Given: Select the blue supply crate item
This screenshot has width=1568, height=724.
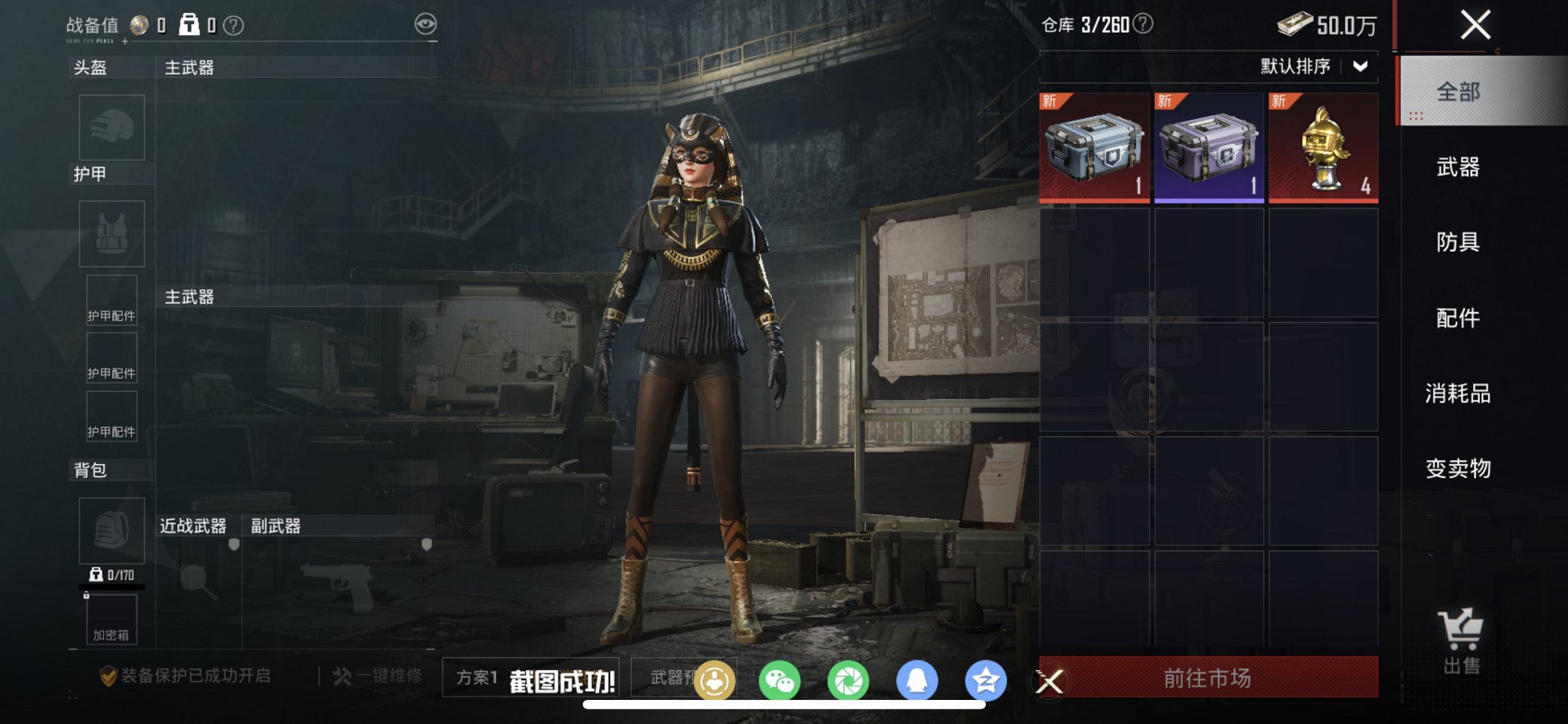Looking at the screenshot, I should click(x=1094, y=148).
